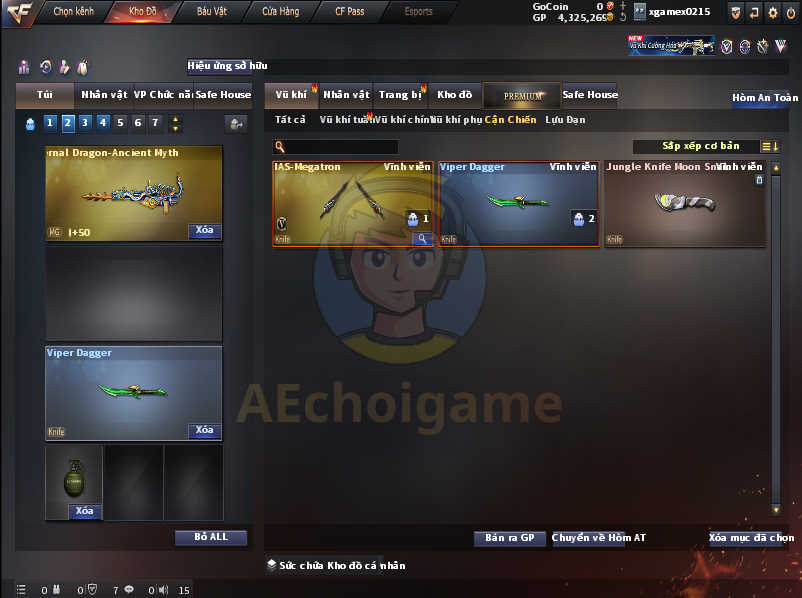This screenshot has width=802, height=598.
Task: Switch to the Nhân vật warehouse tab
Action: pos(346,95)
